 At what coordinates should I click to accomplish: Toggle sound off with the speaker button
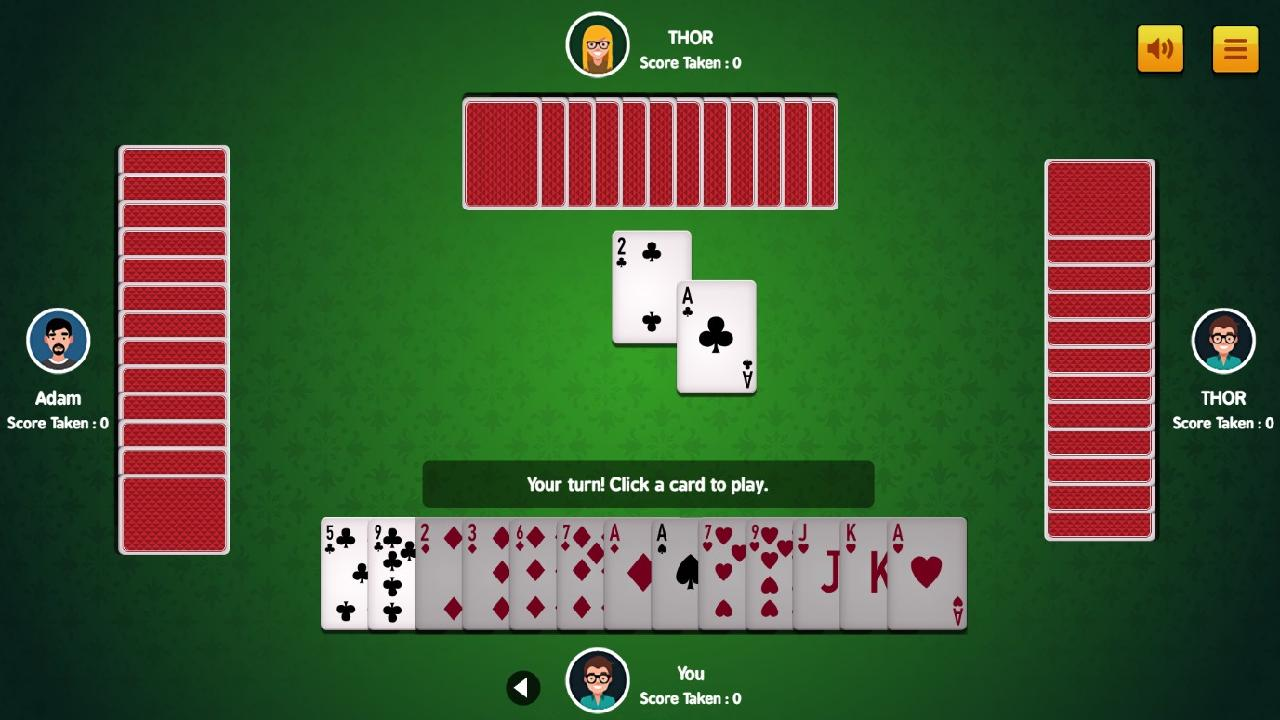(1160, 48)
